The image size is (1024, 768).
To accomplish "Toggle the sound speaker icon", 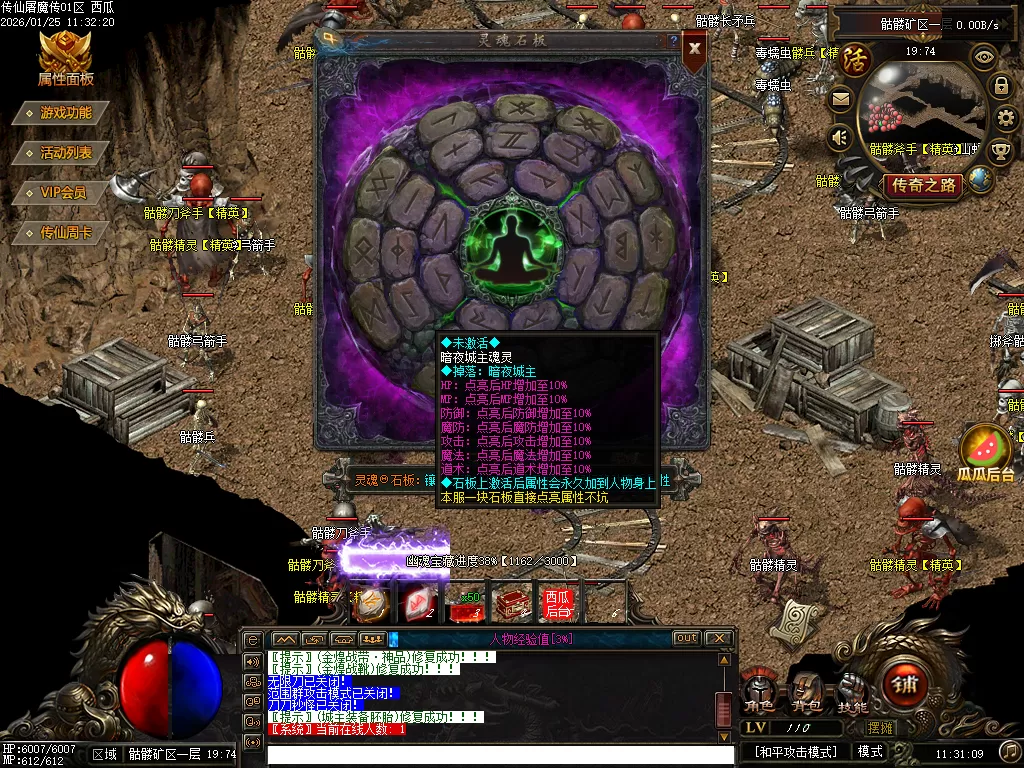I will click(840, 137).
